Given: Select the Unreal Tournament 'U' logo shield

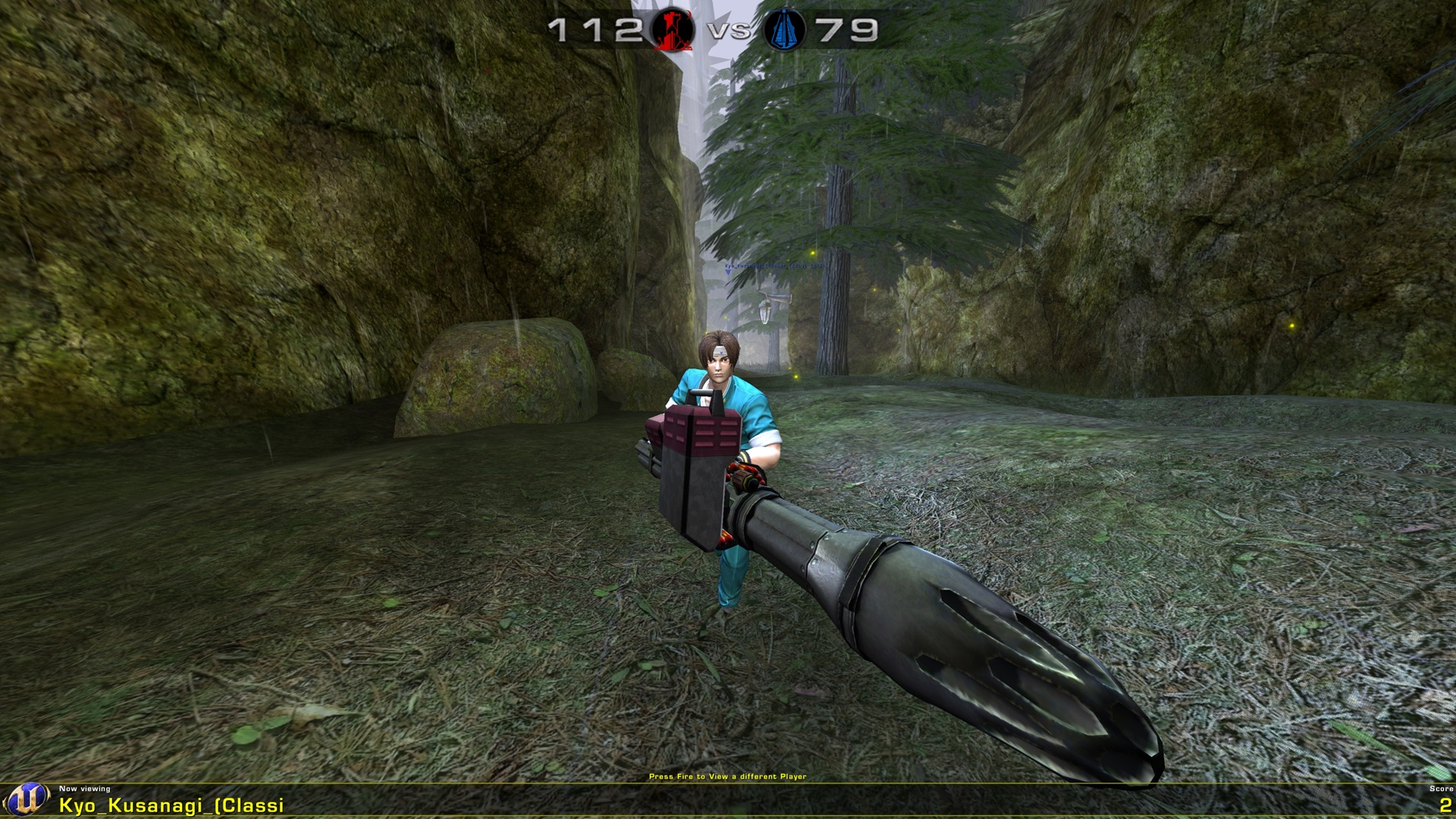Looking at the screenshot, I should (26, 799).
